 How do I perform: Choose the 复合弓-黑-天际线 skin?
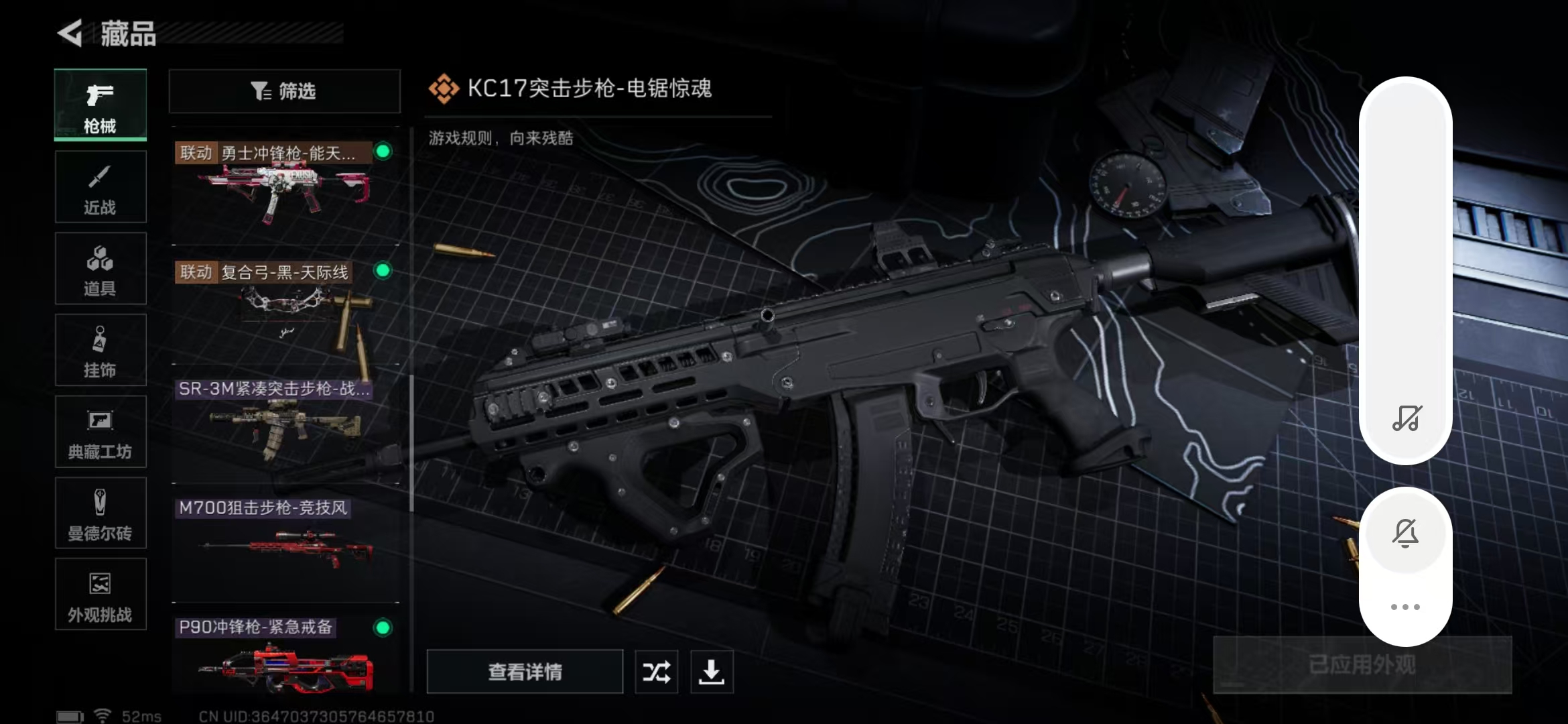click(x=285, y=305)
